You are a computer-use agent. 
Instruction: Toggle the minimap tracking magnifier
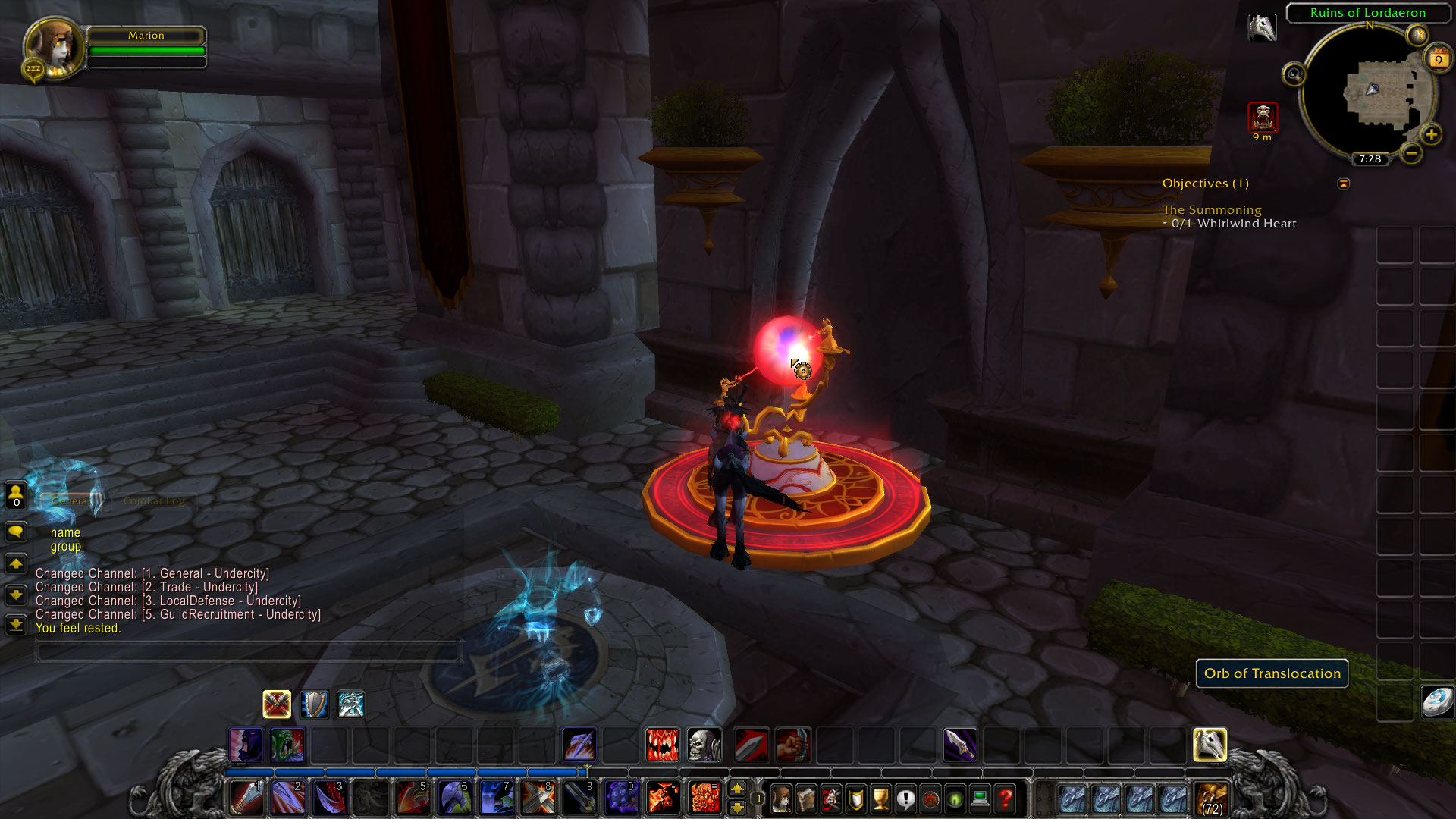coord(1293,74)
